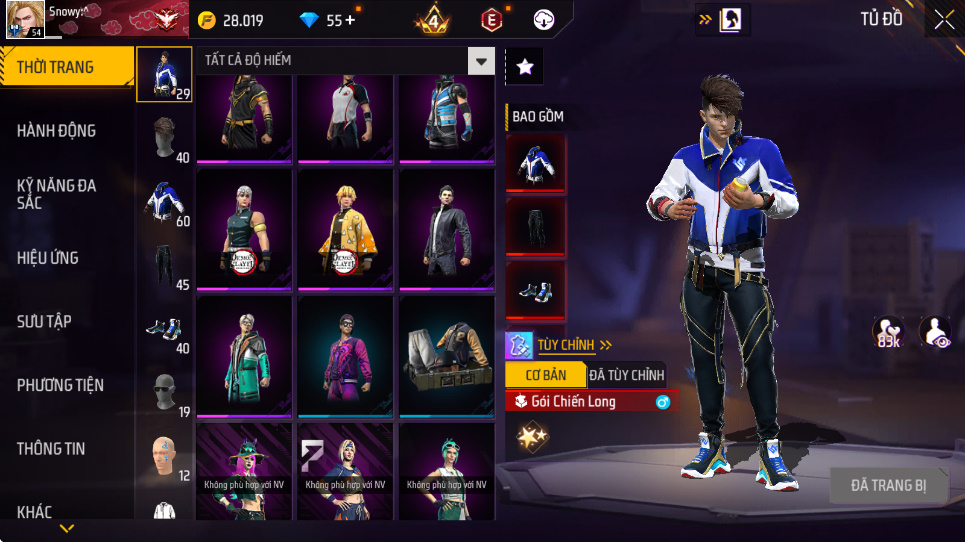Toggle the star favorites filter
The width and height of the screenshot is (965, 542).
click(x=525, y=67)
